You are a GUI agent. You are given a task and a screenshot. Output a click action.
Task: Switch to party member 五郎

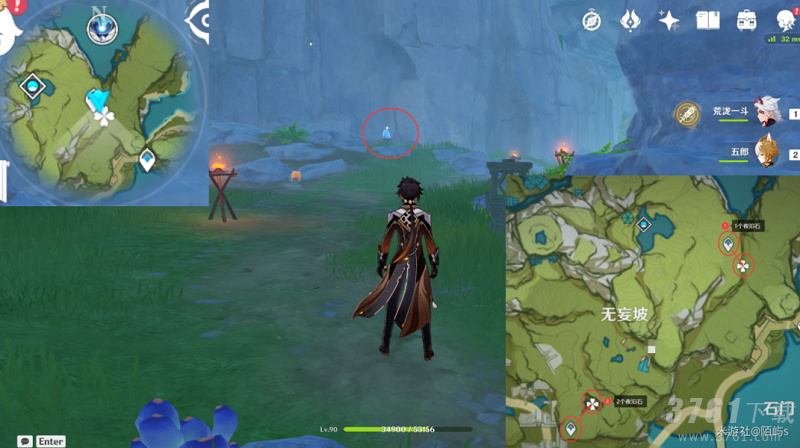[766, 152]
